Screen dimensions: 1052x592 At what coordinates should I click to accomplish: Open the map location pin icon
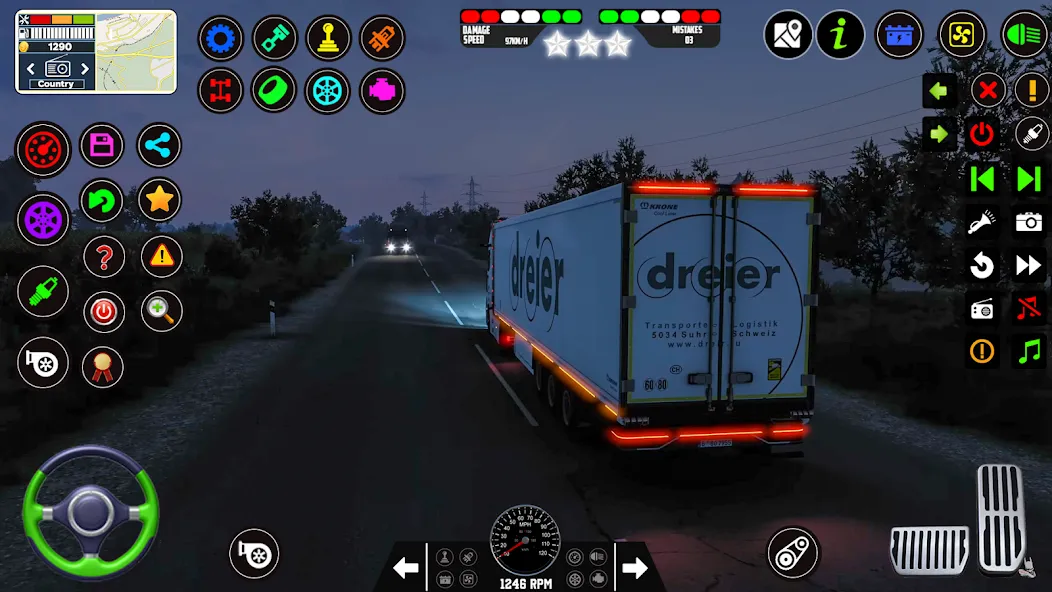[x=788, y=35]
